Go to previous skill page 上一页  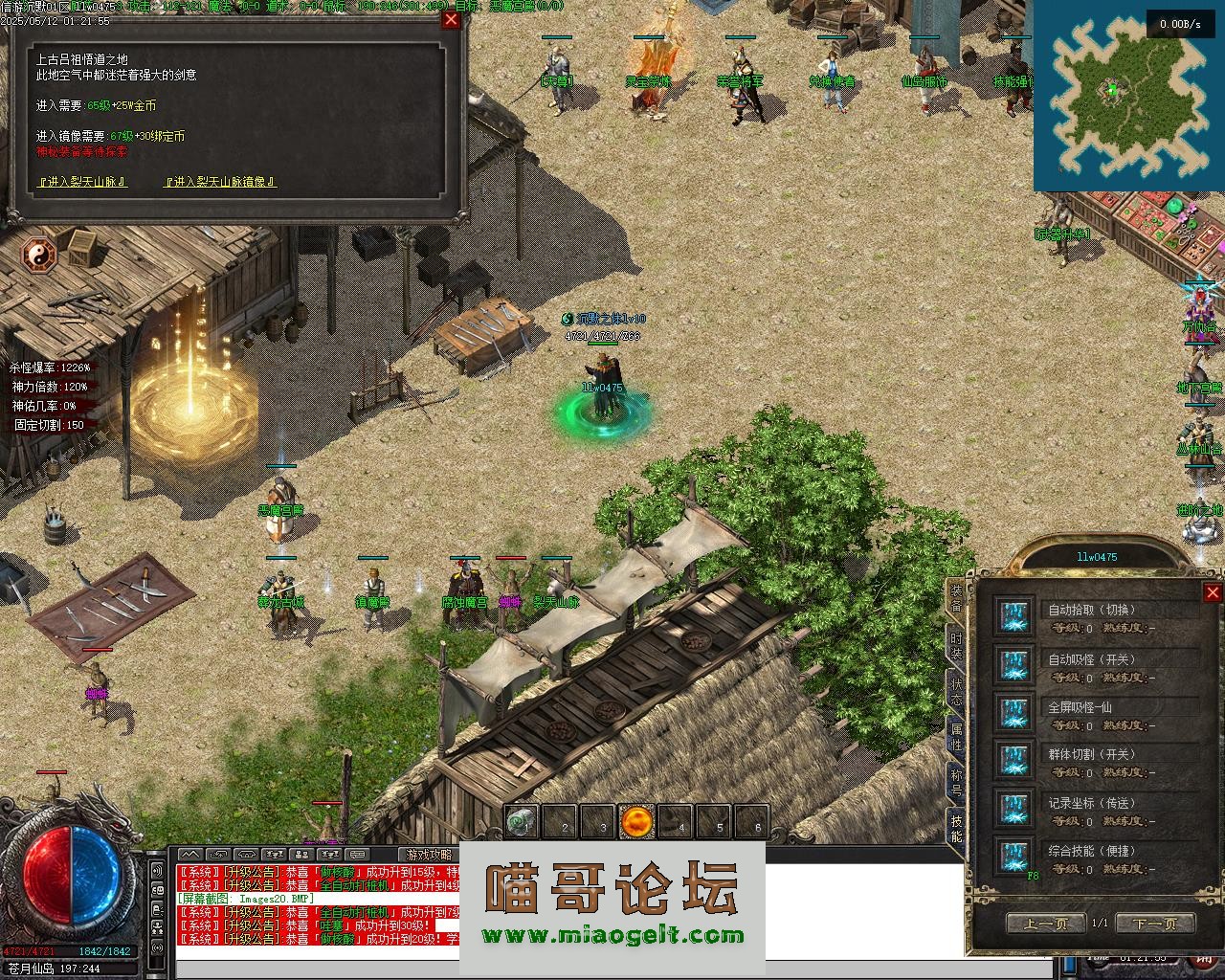1046,924
